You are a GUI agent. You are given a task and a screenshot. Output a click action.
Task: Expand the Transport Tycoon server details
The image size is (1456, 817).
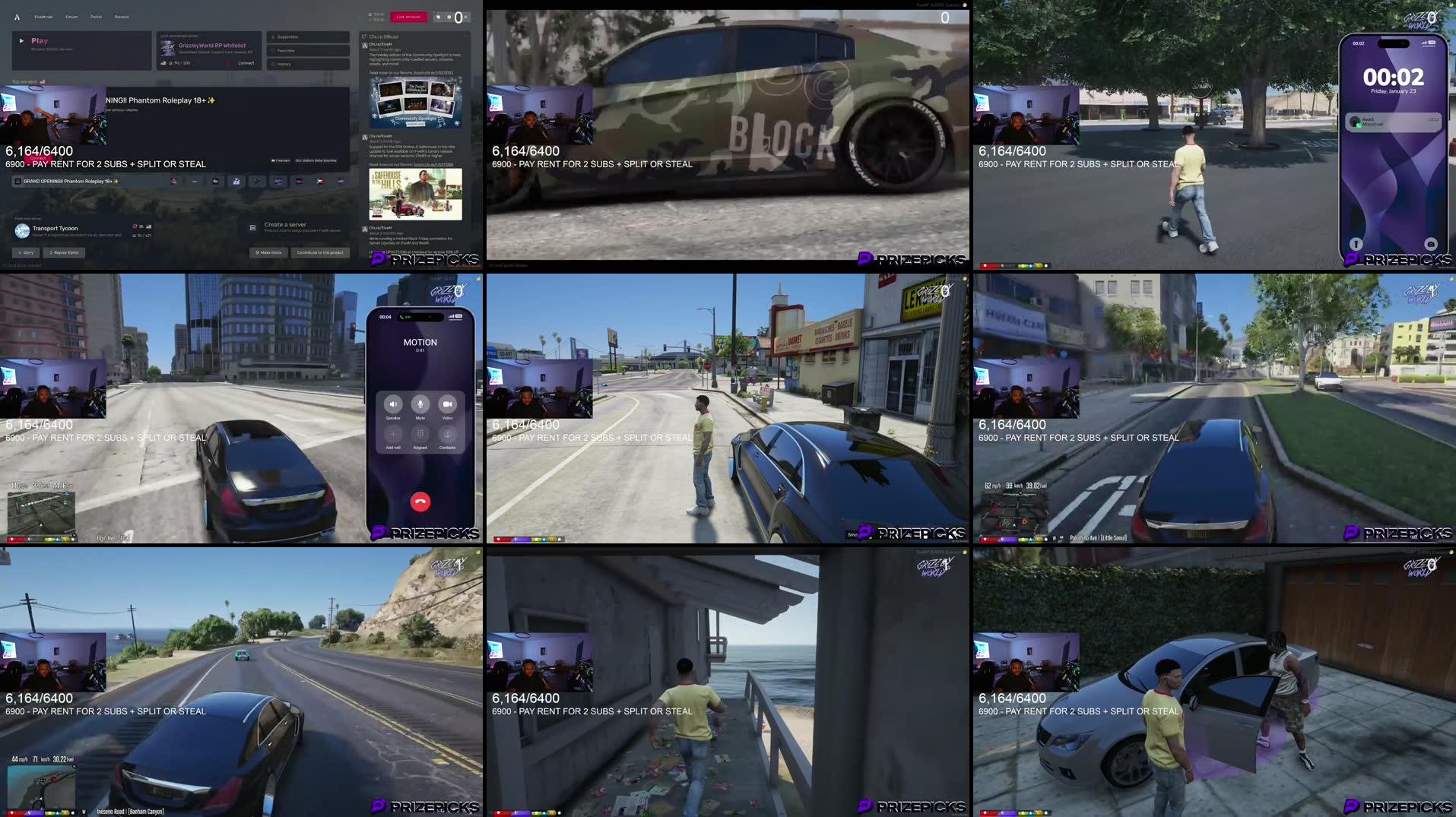(56, 229)
